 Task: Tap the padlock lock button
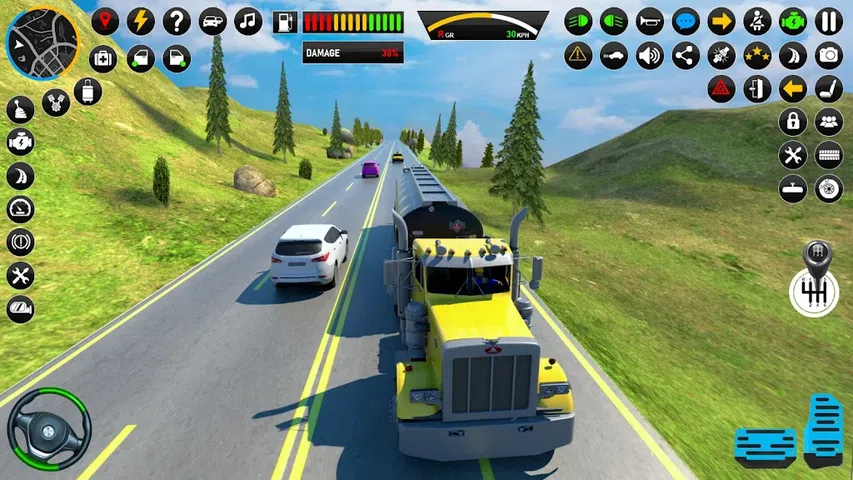[793, 122]
